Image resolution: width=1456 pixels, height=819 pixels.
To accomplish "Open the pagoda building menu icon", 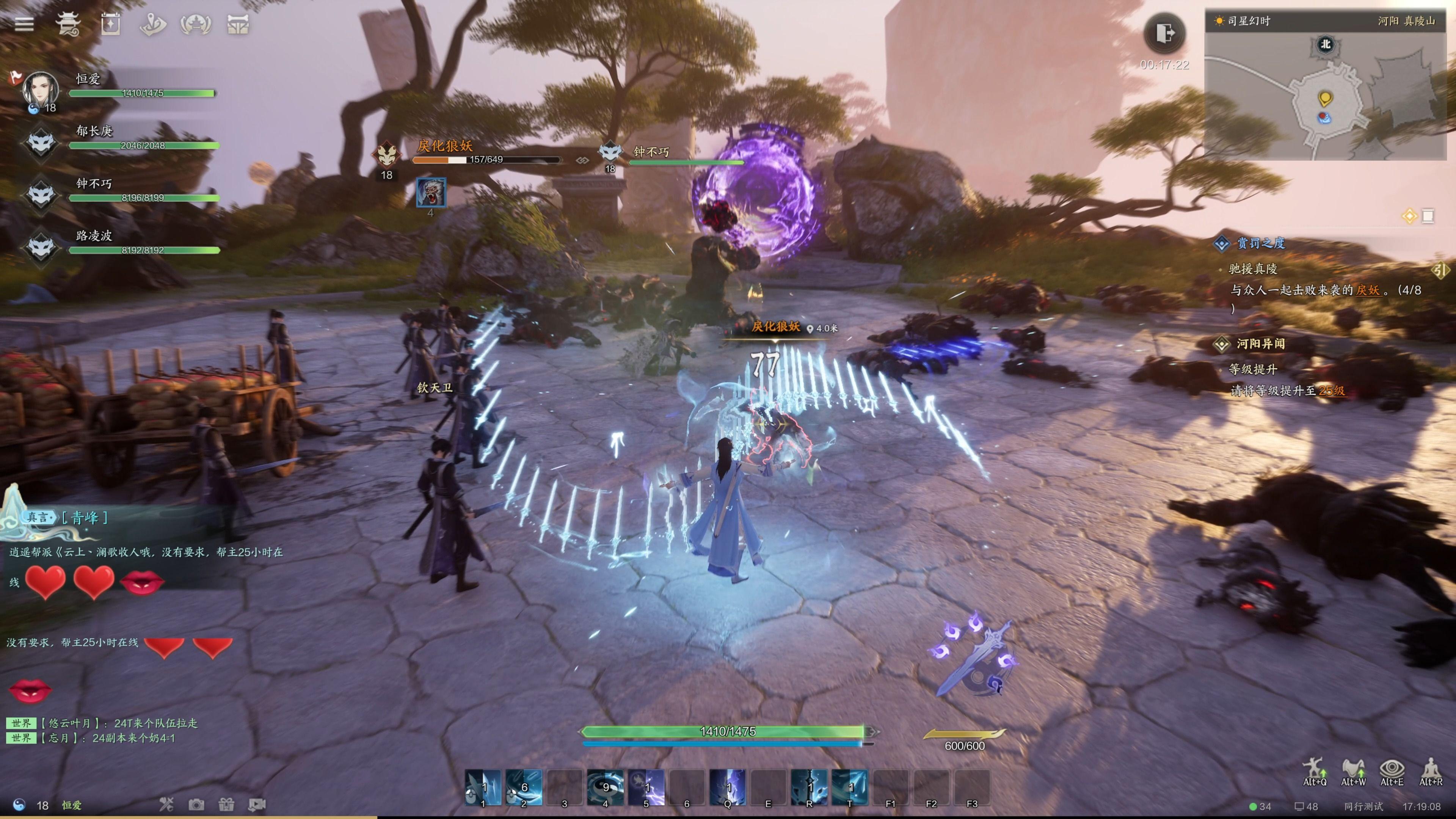I will click(x=68, y=24).
